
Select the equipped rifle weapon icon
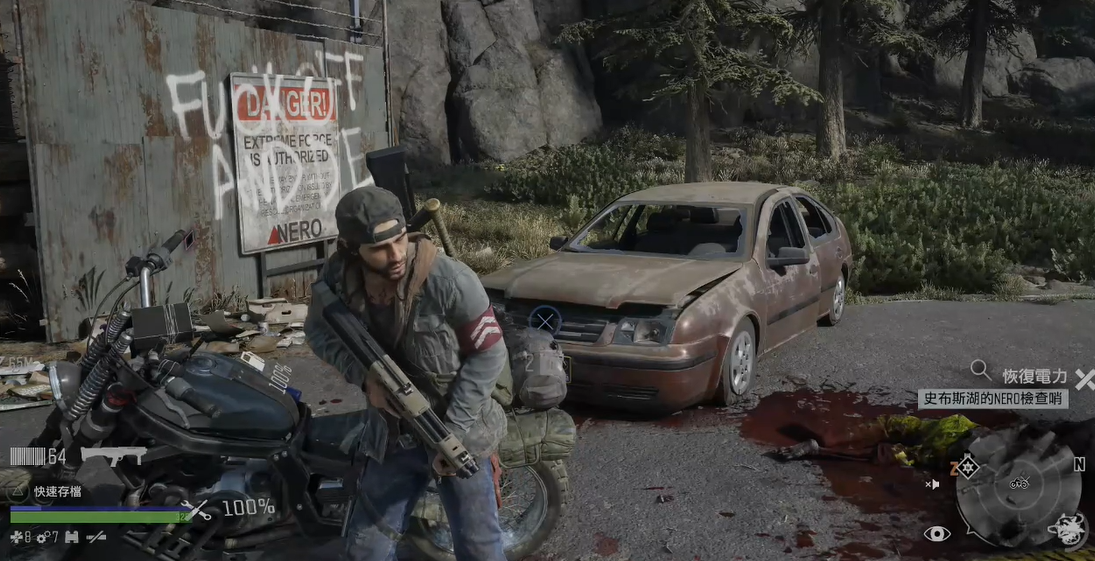[113, 455]
